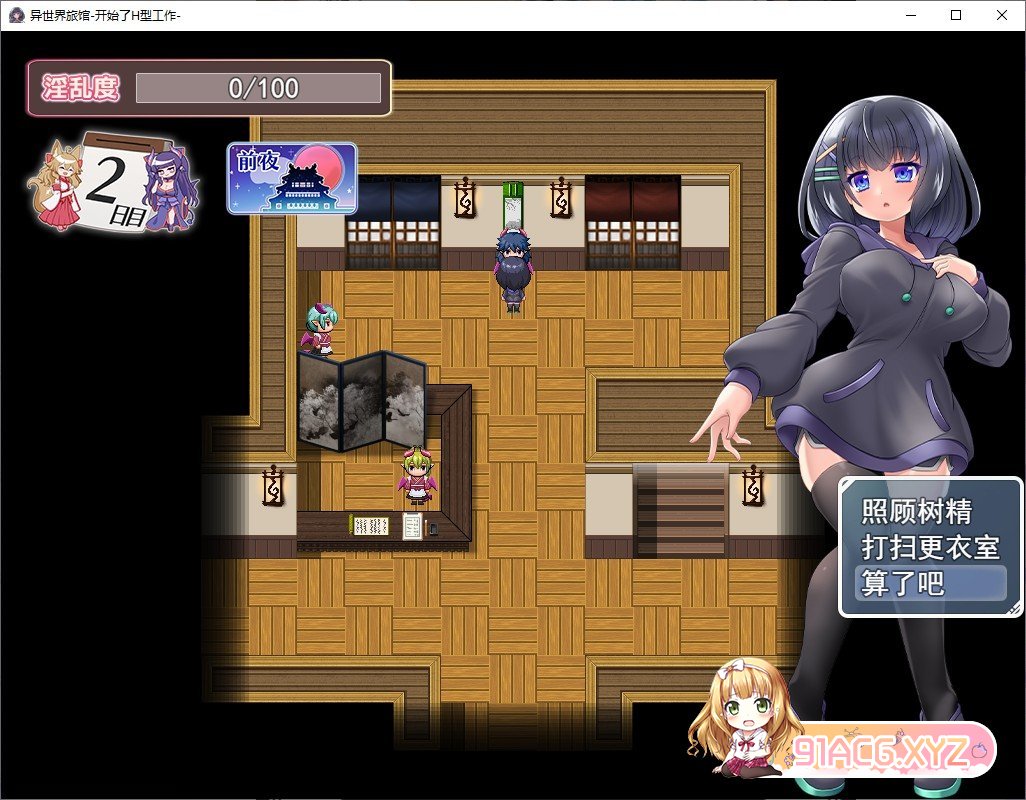Maximize the game window

point(956,15)
